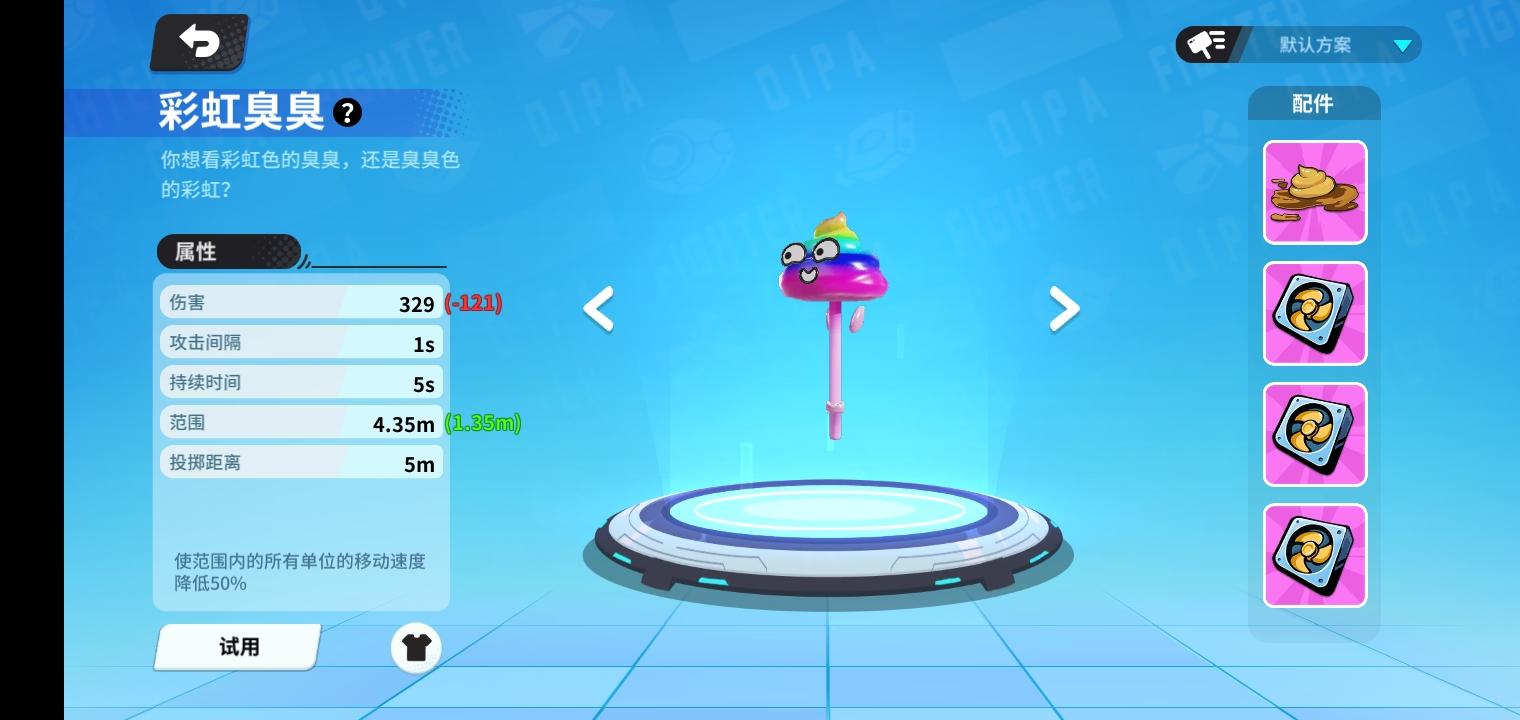1520x720 pixels.
Task: Click the blue dropdown triangle top right
Action: tap(1404, 45)
